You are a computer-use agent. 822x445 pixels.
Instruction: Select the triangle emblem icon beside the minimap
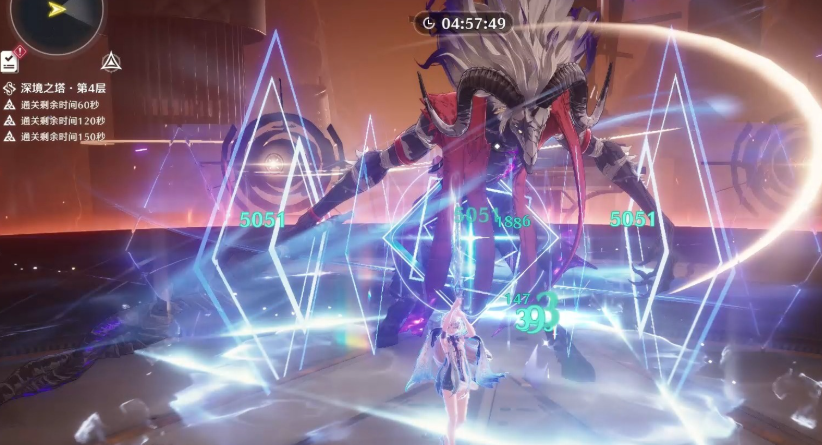click(111, 62)
